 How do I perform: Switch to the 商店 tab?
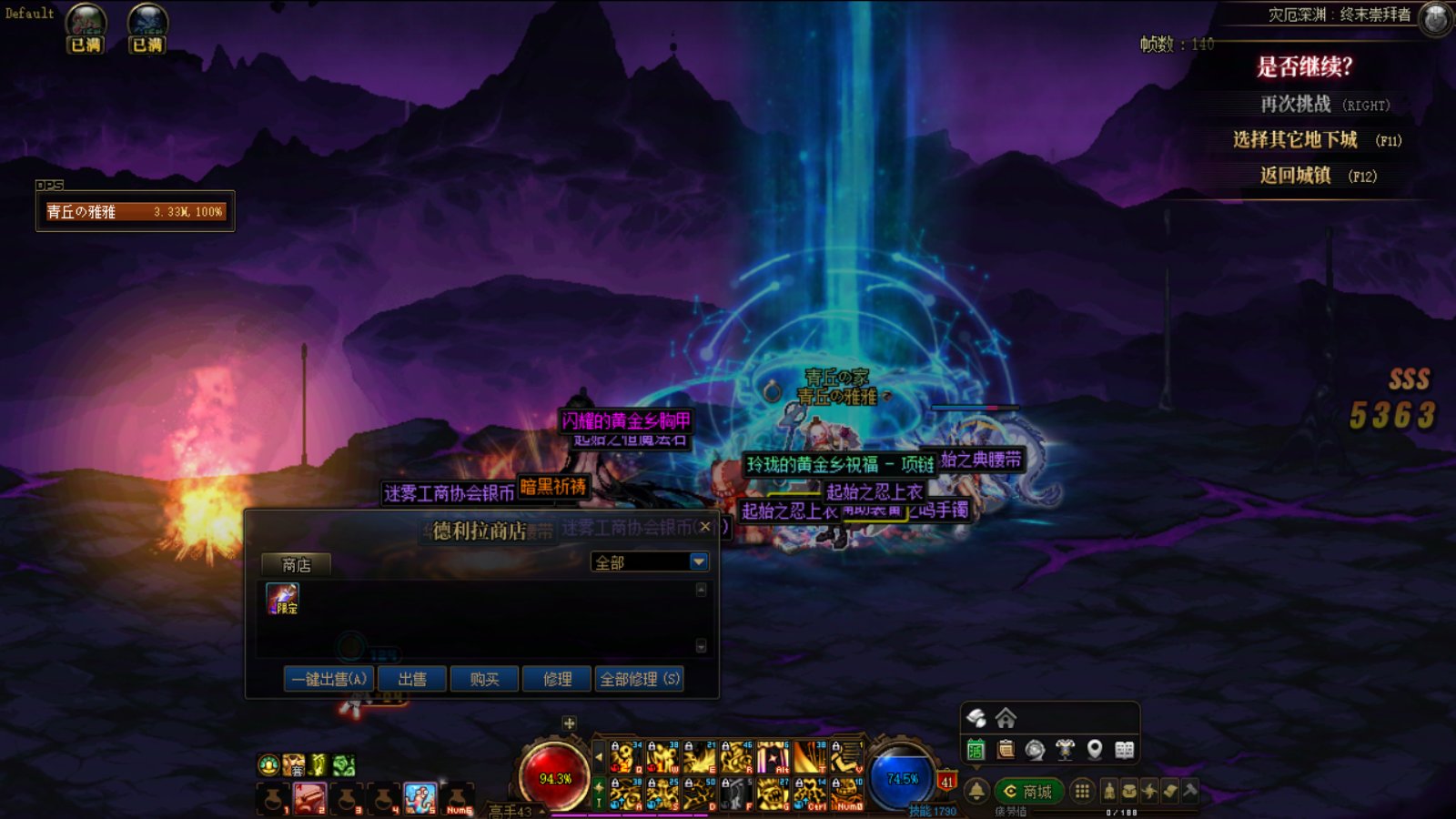[296, 565]
